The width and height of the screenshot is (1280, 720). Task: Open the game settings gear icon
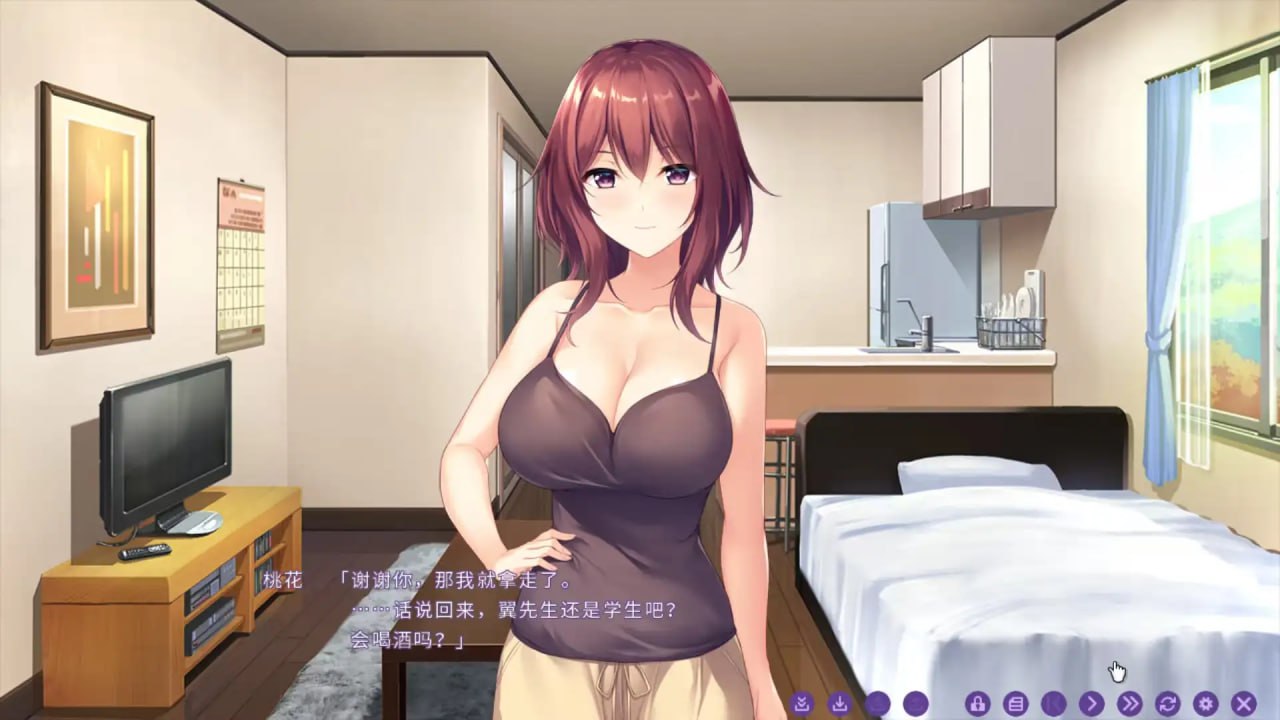point(1207,703)
